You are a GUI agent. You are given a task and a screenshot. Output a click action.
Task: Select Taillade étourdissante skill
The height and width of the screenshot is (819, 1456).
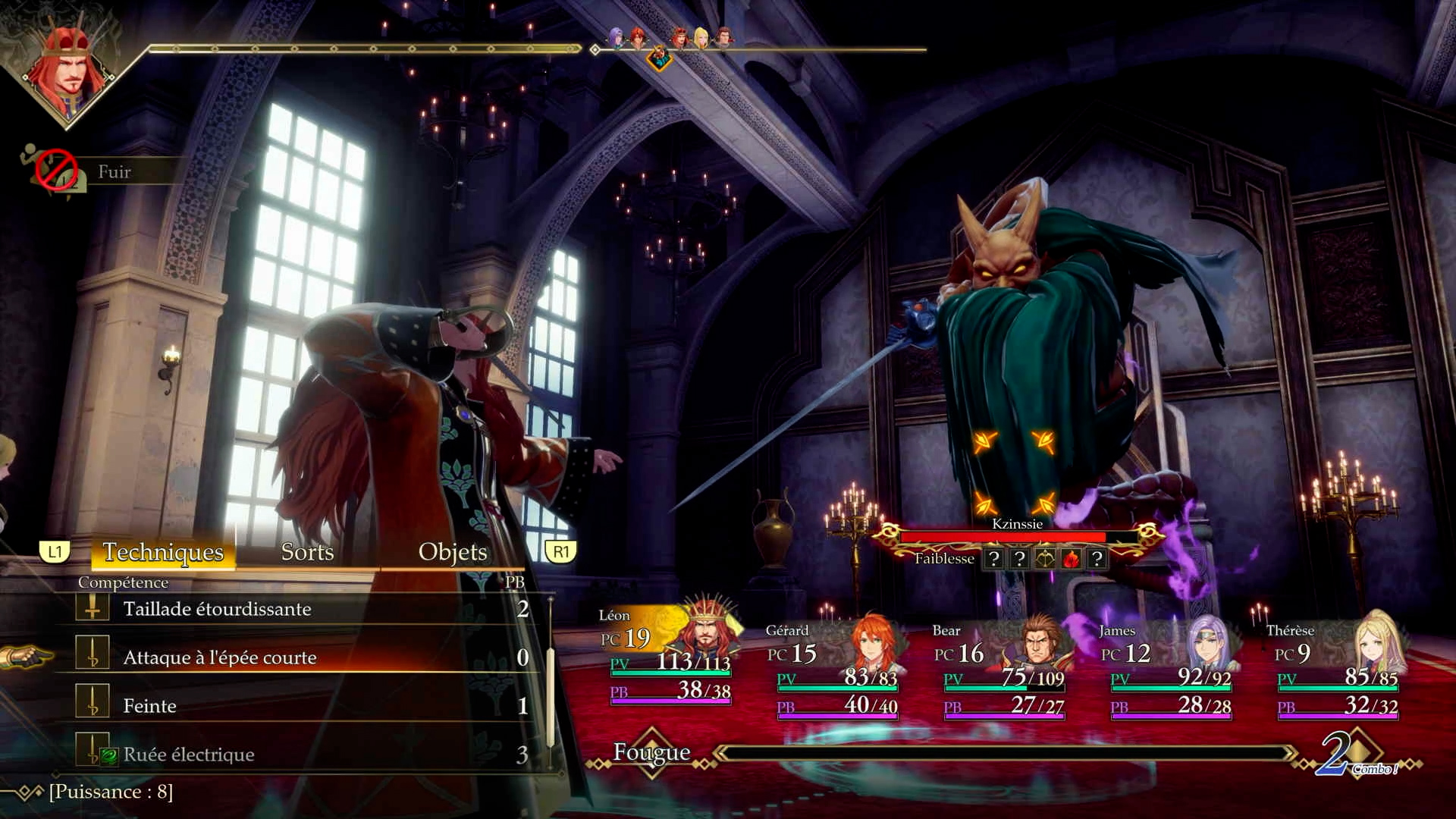217,609
